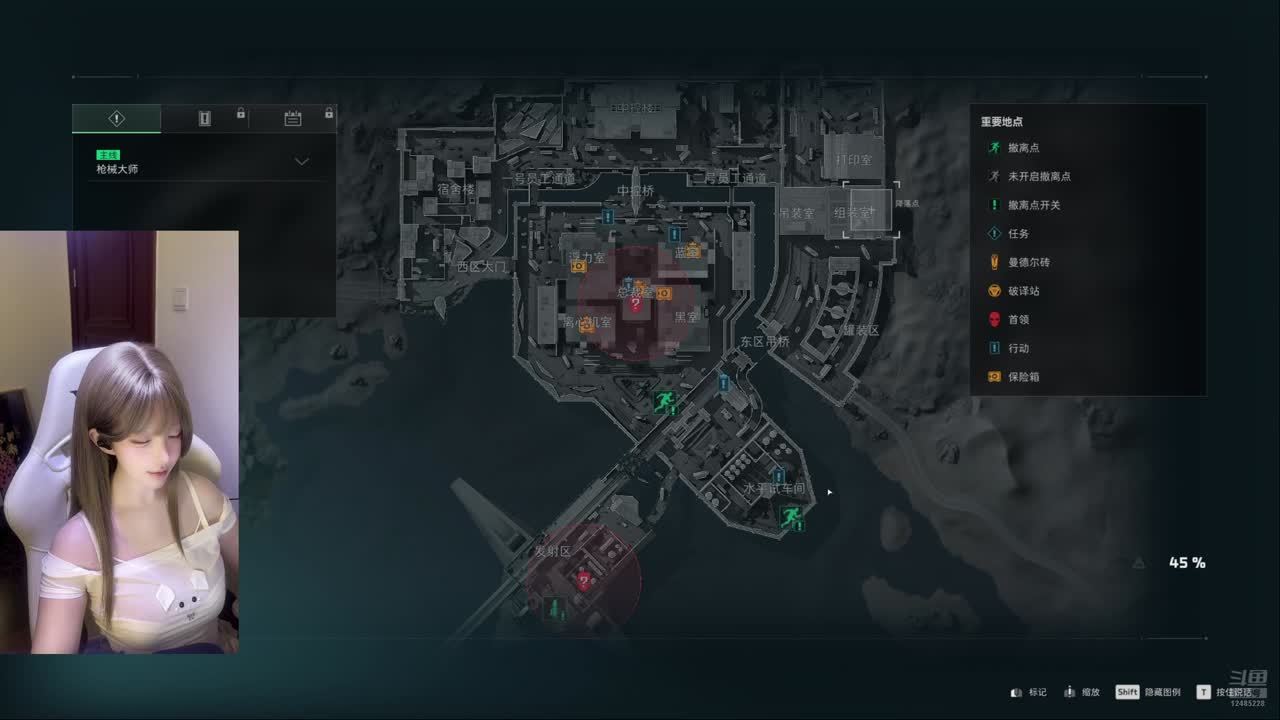Select the safe marker near 离心机室
The width and height of the screenshot is (1280, 720).
pyautogui.click(x=587, y=325)
